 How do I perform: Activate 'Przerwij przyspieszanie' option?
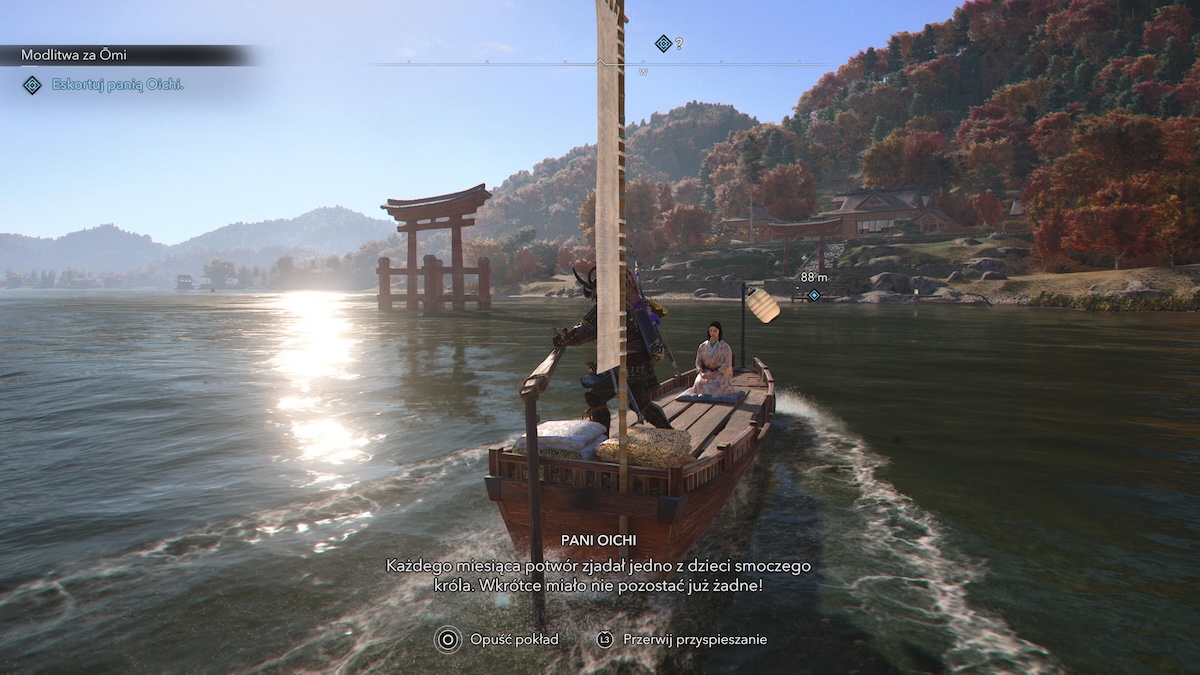tap(695, 639)
